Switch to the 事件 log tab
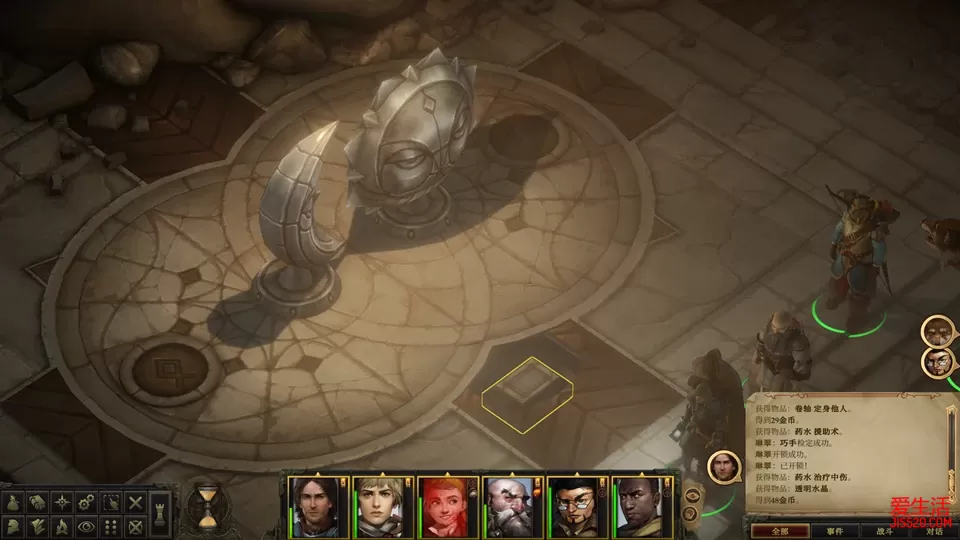 tap(835, 531)
